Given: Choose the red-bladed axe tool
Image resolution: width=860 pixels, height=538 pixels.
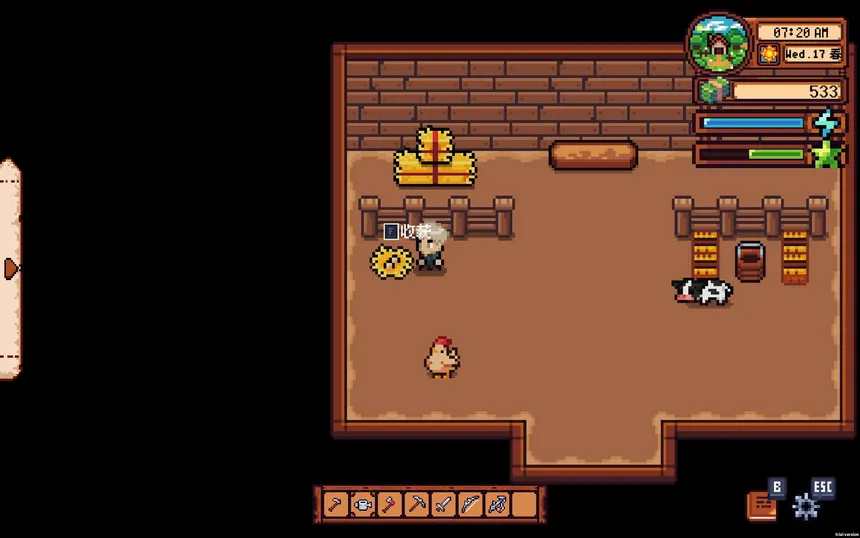Looking at the screenshot, I should click(x=390, y=505).
